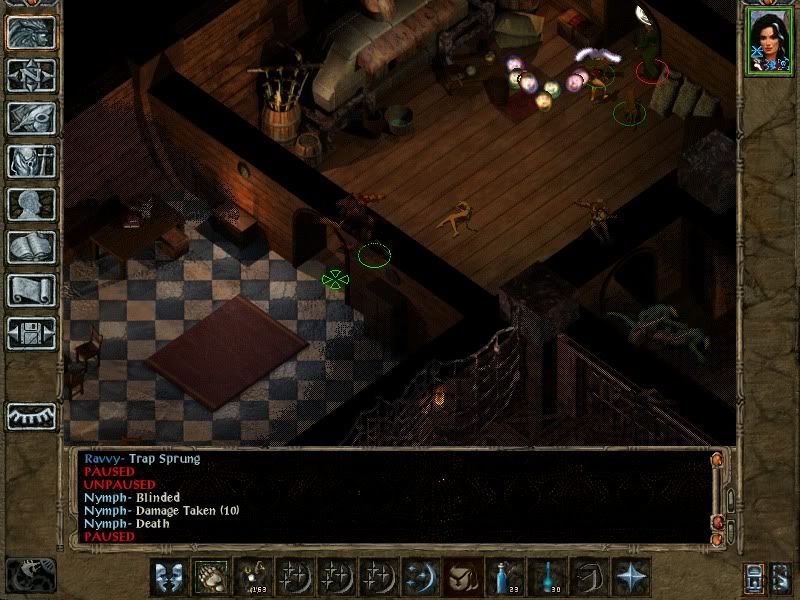Click the closed-eye rest button

pos(31,415)
